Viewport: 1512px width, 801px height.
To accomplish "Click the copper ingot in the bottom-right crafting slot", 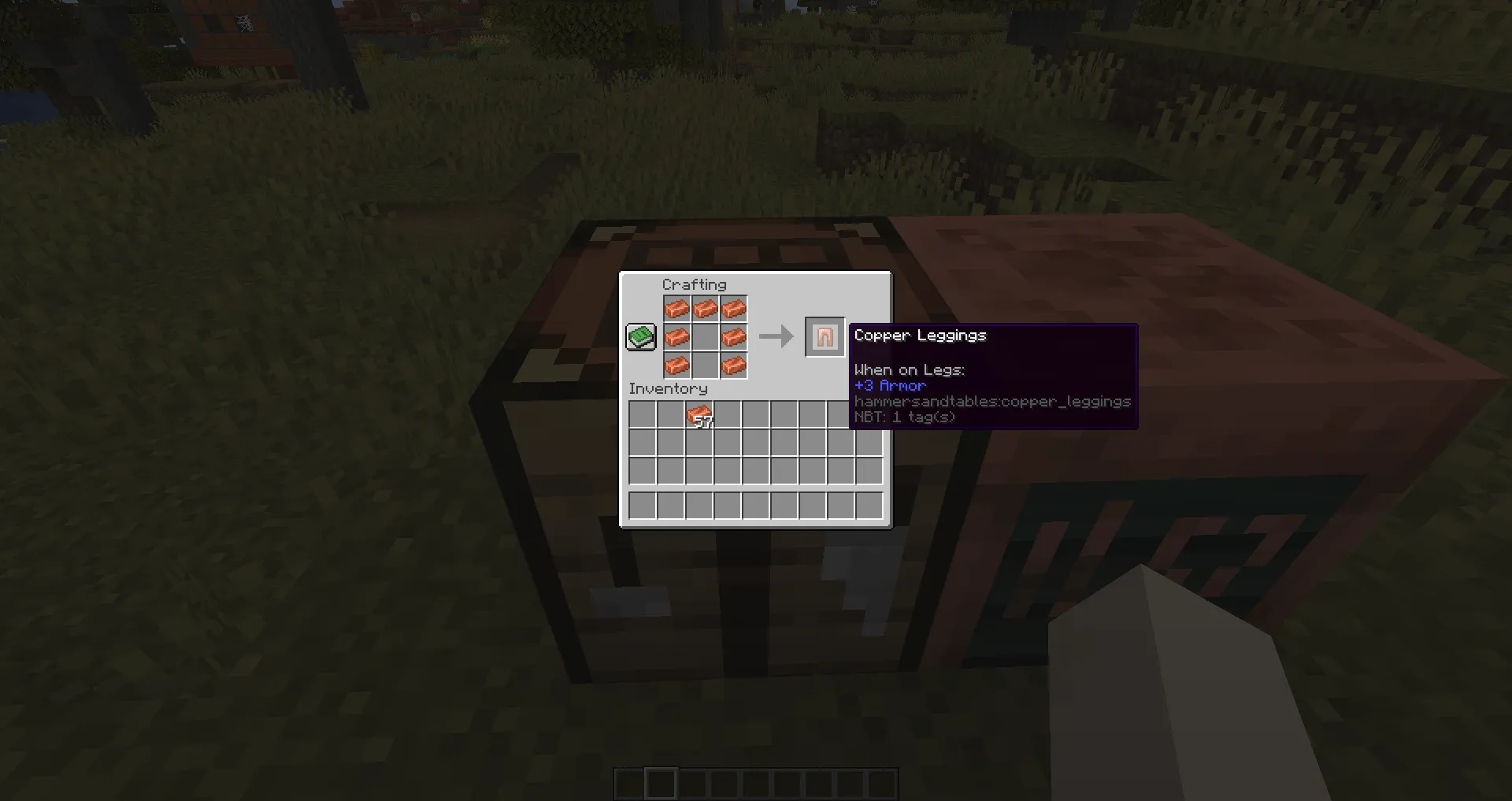I will [x=734, y=365].
